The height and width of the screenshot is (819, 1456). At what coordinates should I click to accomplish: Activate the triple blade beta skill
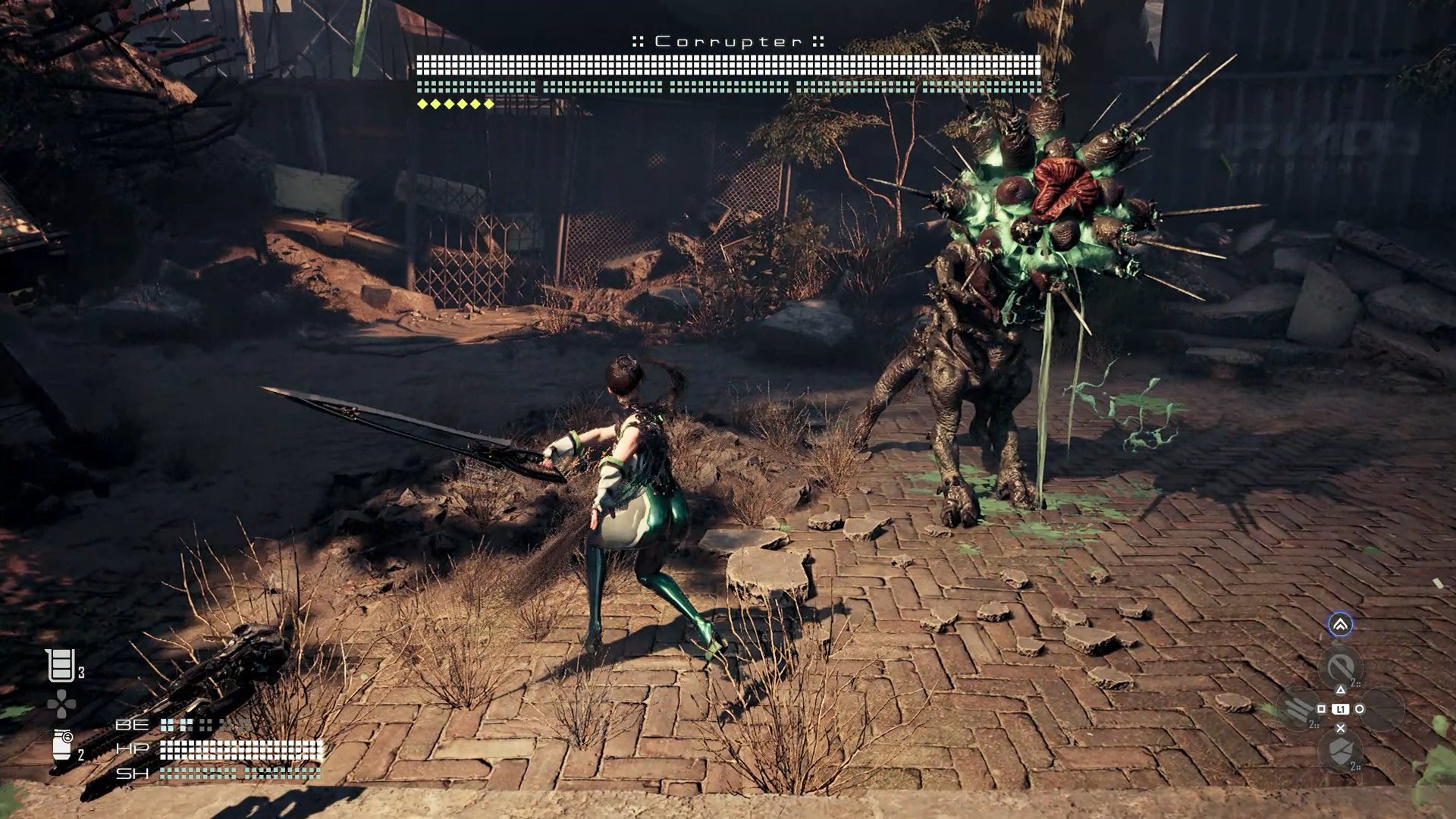[1298, 709]
